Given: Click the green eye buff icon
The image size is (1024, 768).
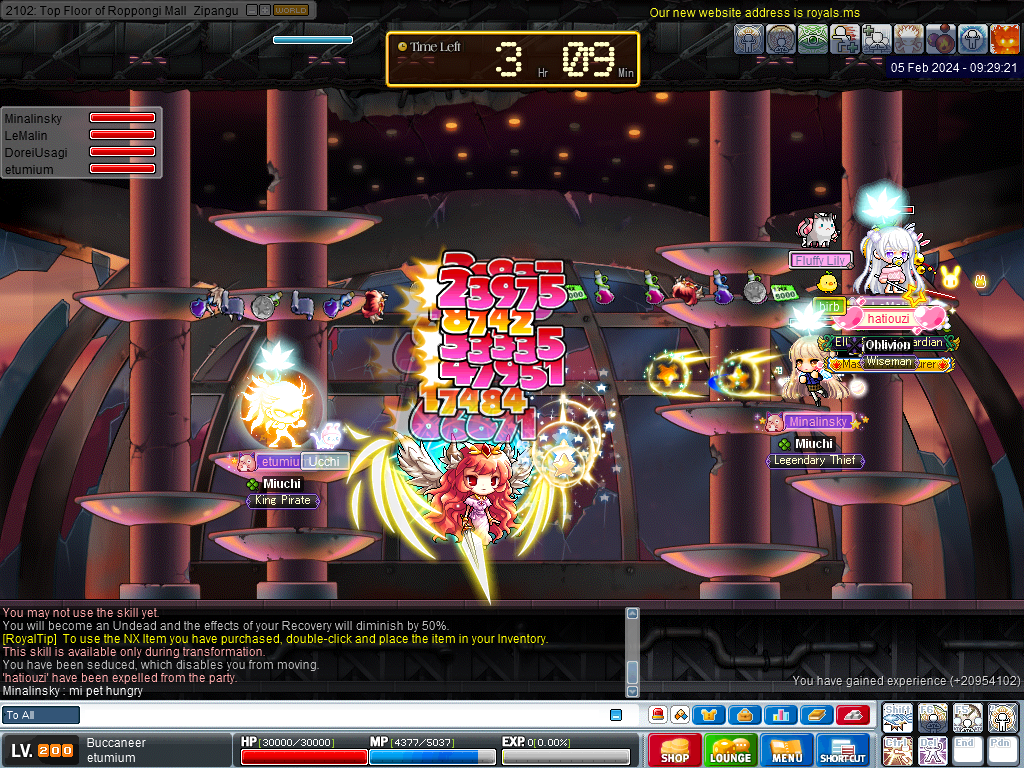Looking at the screenshot, I should point(812,39).
